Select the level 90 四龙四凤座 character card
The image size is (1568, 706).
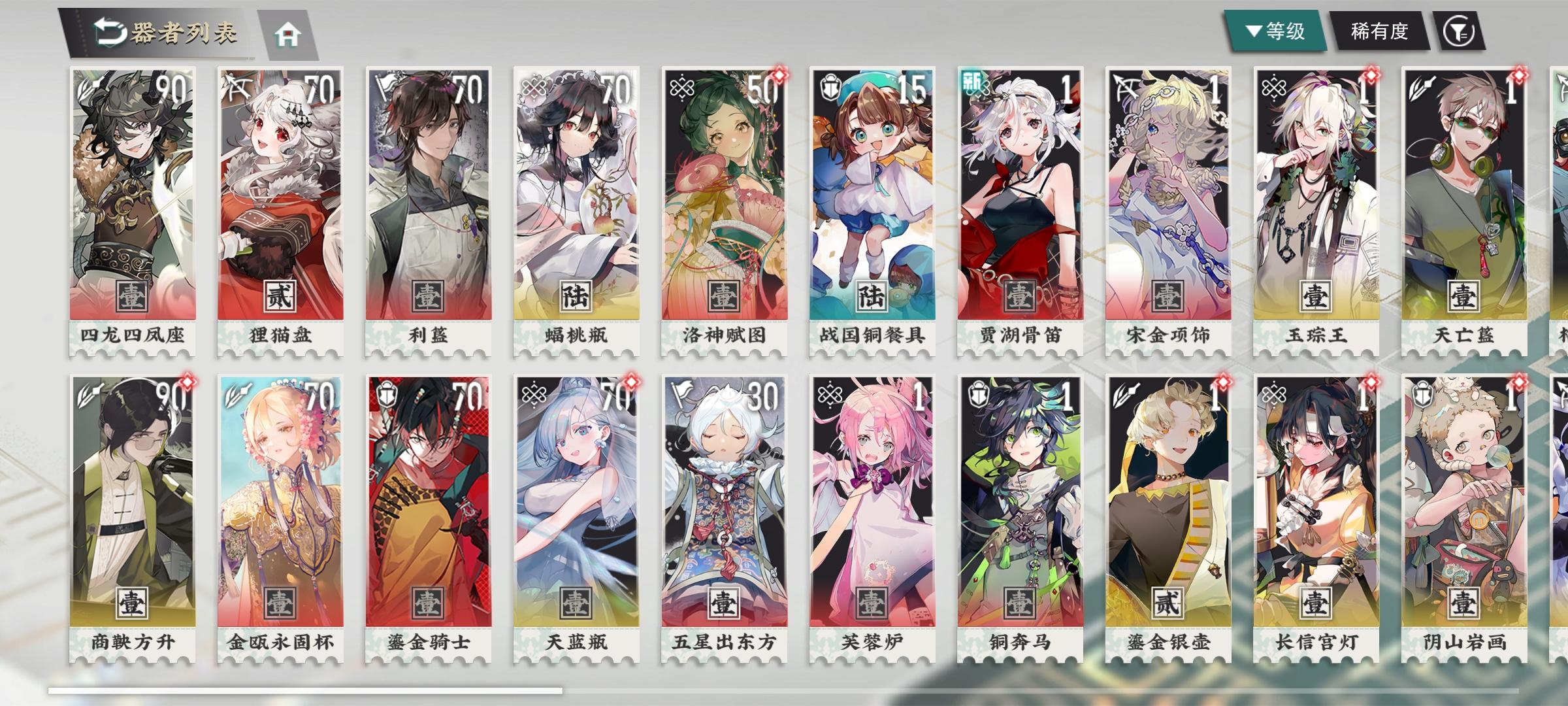[133, 203]
